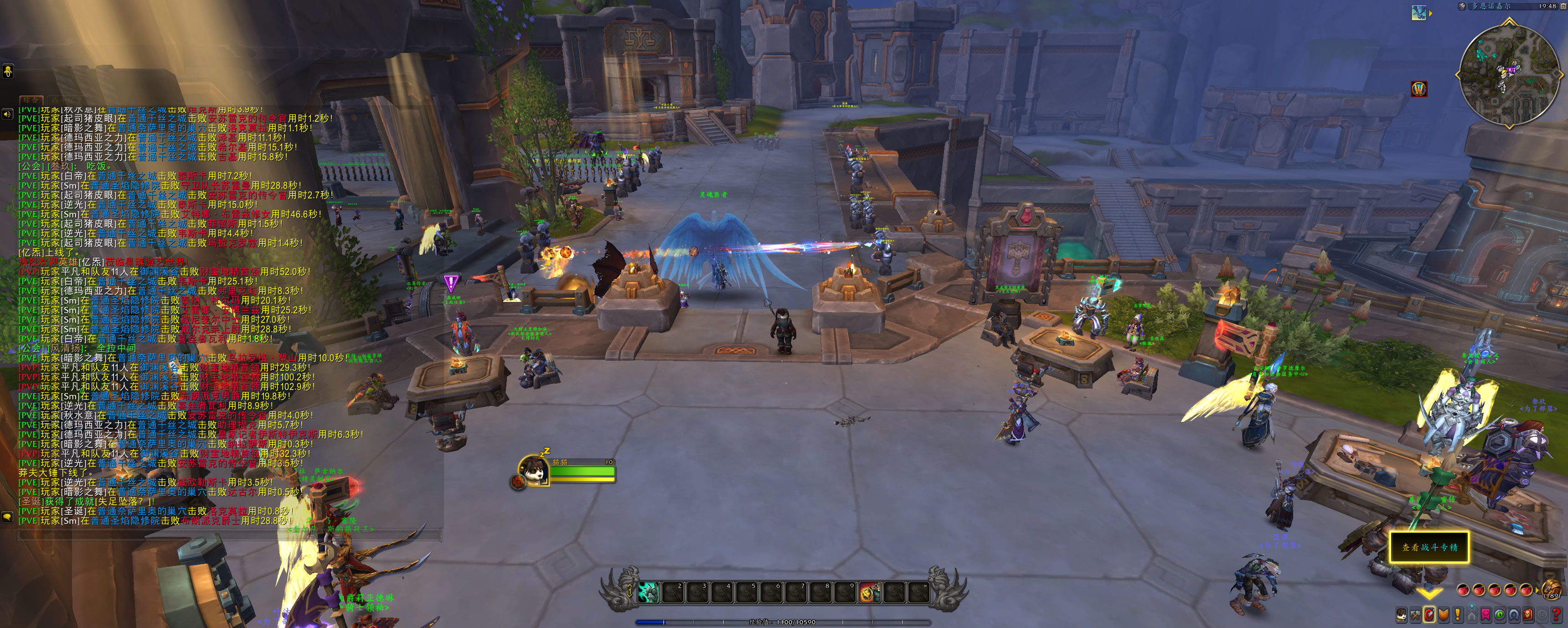1568x628 pixels.
Task: Open the pink guild banner button
Action: pyautogui.click(x=1485, y=615)
